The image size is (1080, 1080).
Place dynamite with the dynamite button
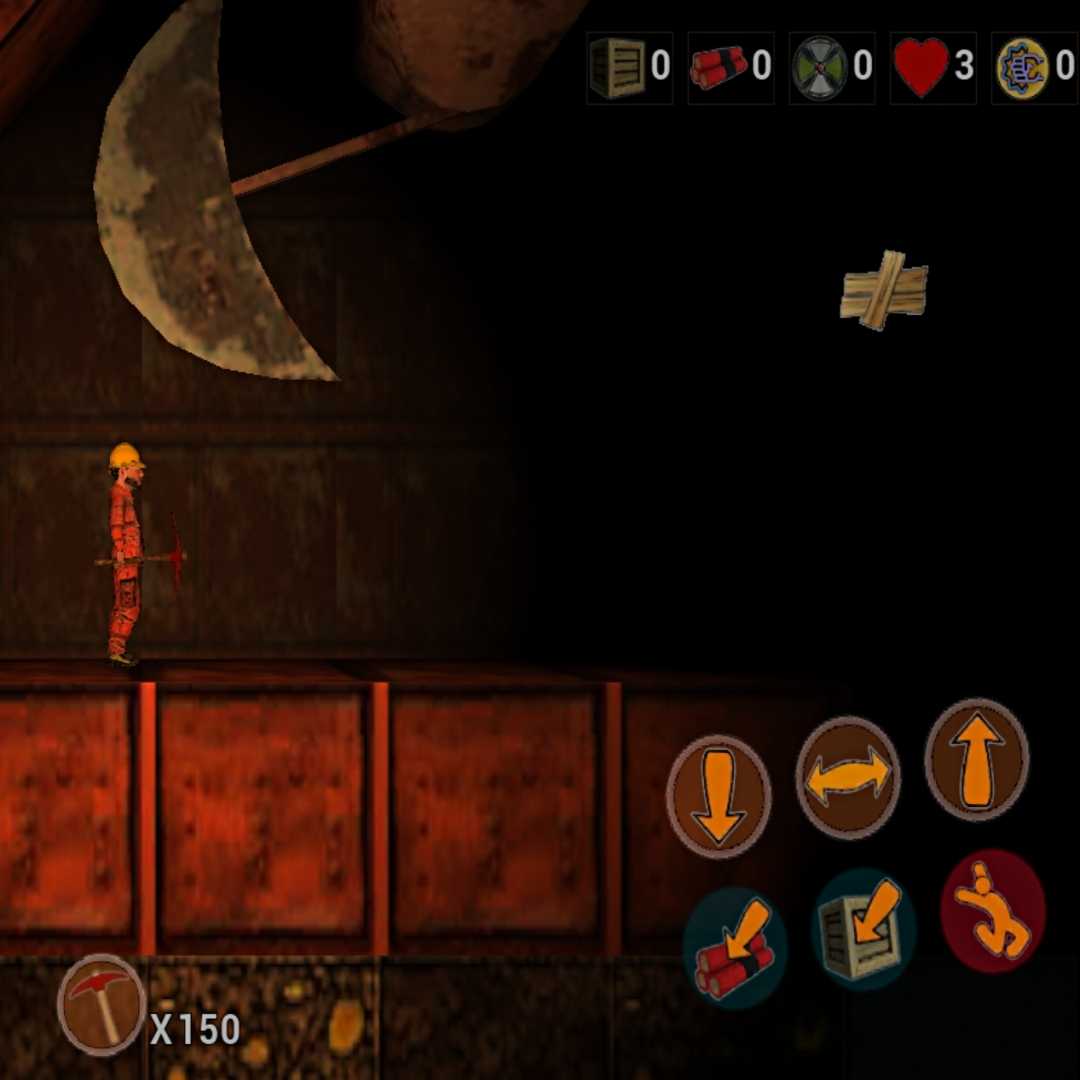click(x=735, y=947)
